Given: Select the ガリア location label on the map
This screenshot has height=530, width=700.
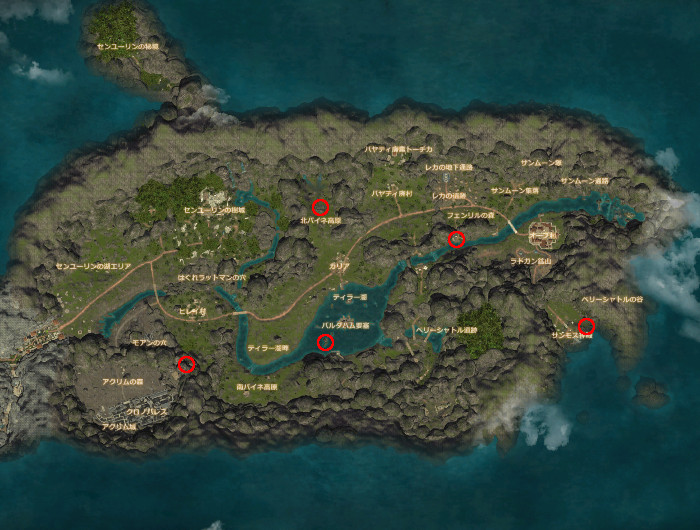Looking at the screenshot, I should coord(339,268).
